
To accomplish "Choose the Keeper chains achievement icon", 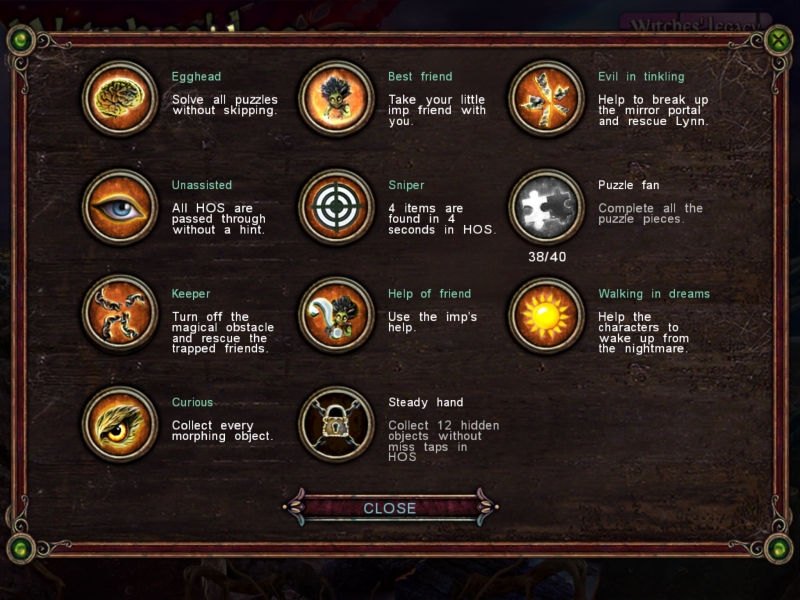I will pos(120,315).
